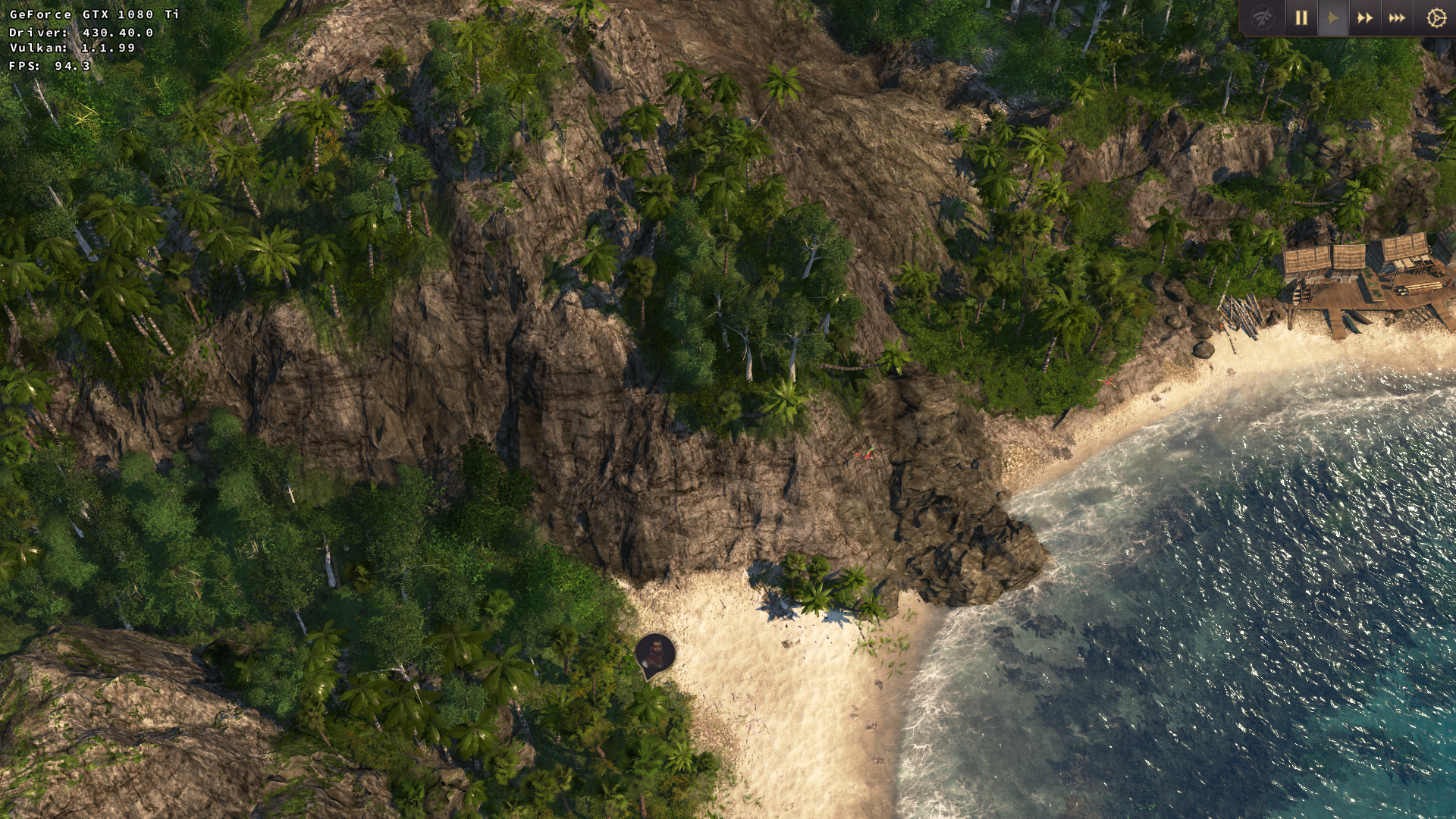Screen dimensions: 1456x819
Task: Select the pause control in the toolbar
Action: click(1301, 17)
